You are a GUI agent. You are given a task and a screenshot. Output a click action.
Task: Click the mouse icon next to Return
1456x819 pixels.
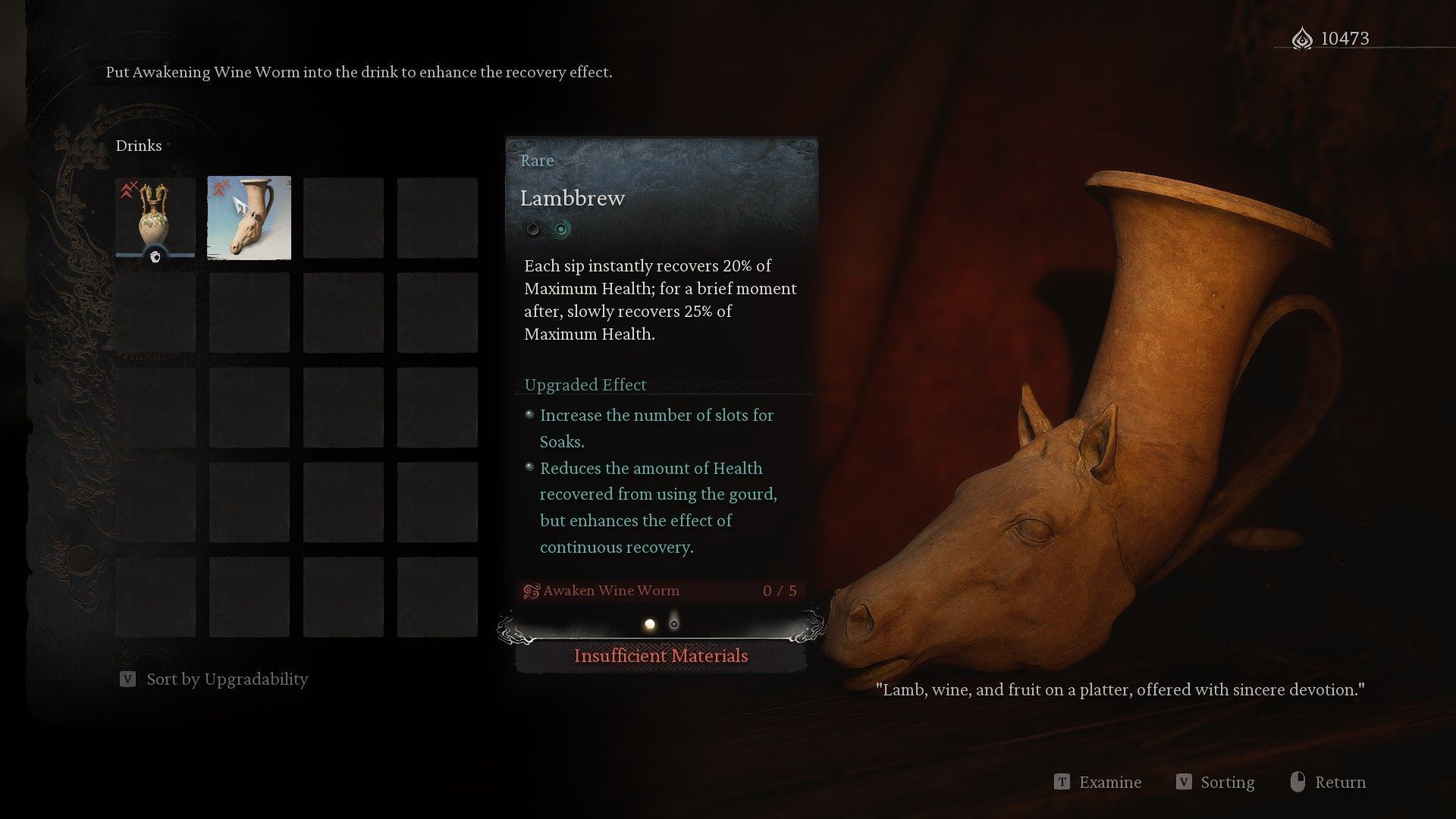pyautogui.click(x=1296, y=782)
